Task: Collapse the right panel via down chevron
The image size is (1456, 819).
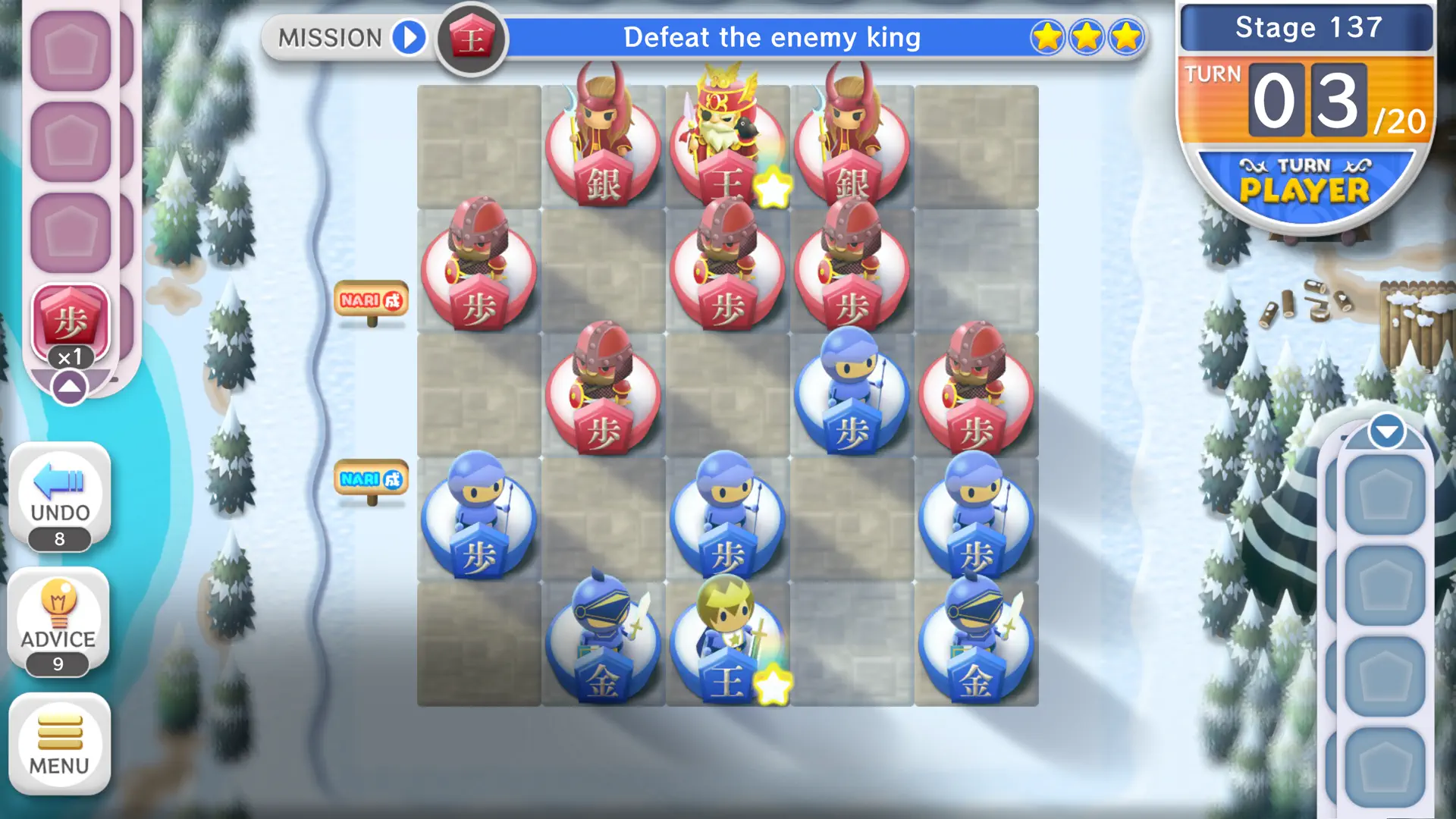Action: tap(1387, 430)
